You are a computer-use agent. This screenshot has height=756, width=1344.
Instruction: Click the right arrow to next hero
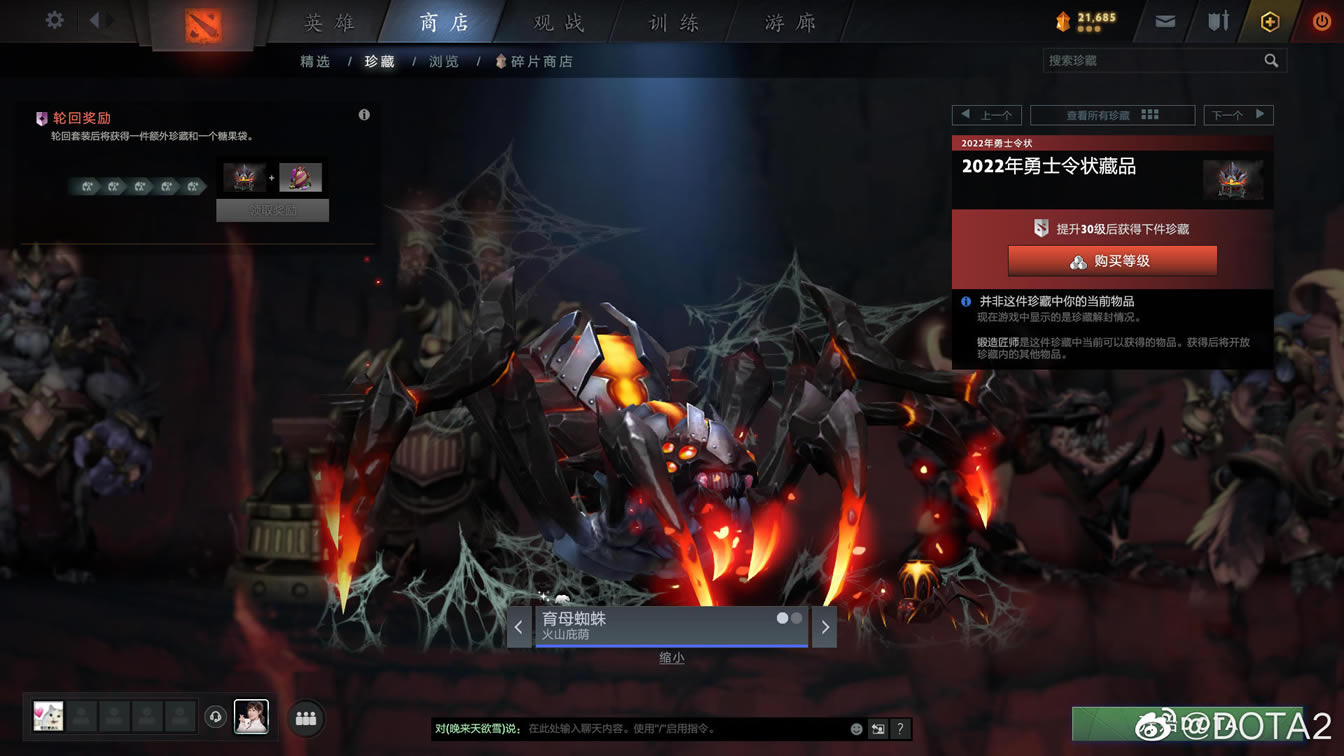click(x=824, y=626)
